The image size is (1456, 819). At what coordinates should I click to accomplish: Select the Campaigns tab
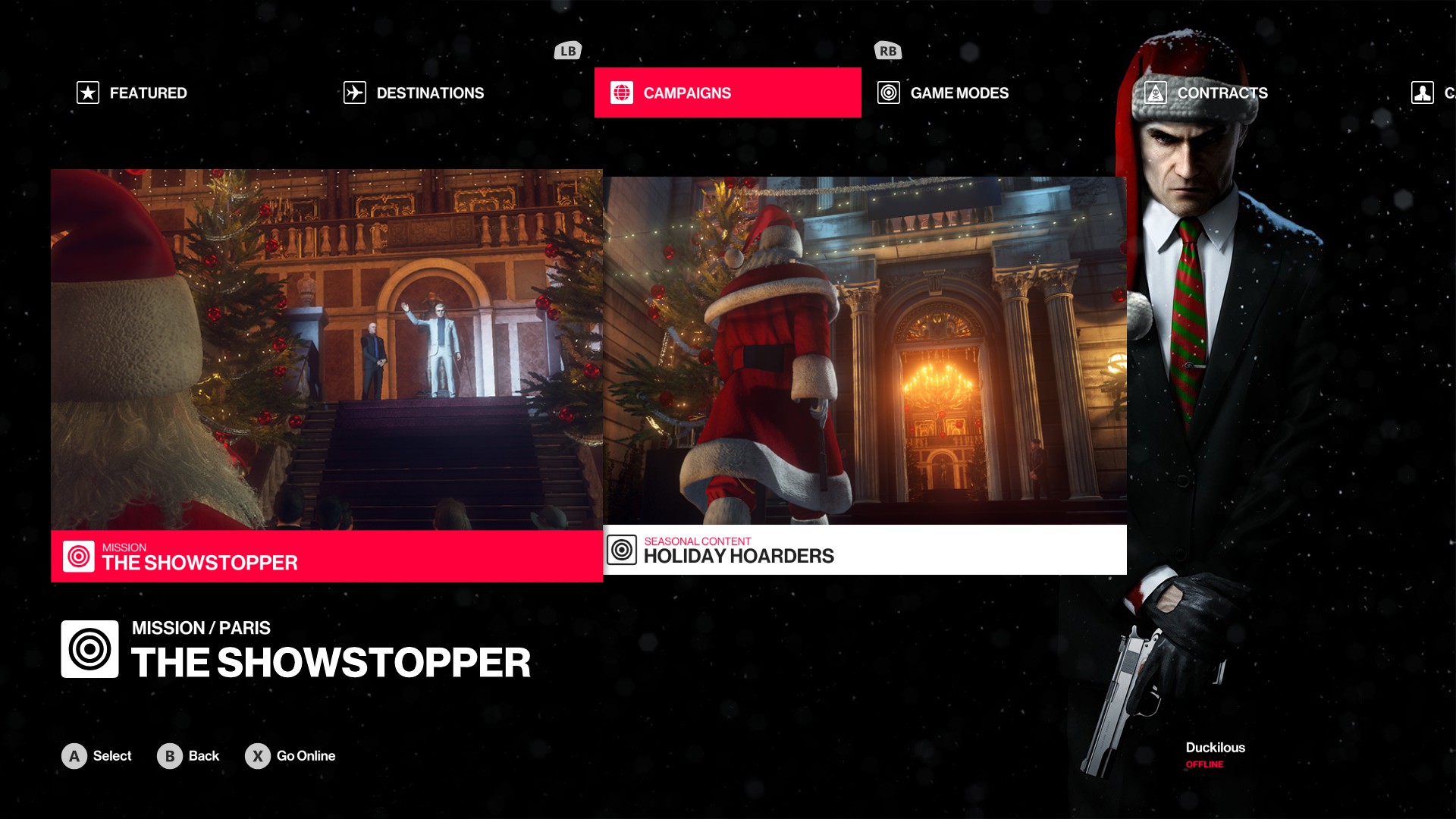pyautogui.click(x=727, y=93)
